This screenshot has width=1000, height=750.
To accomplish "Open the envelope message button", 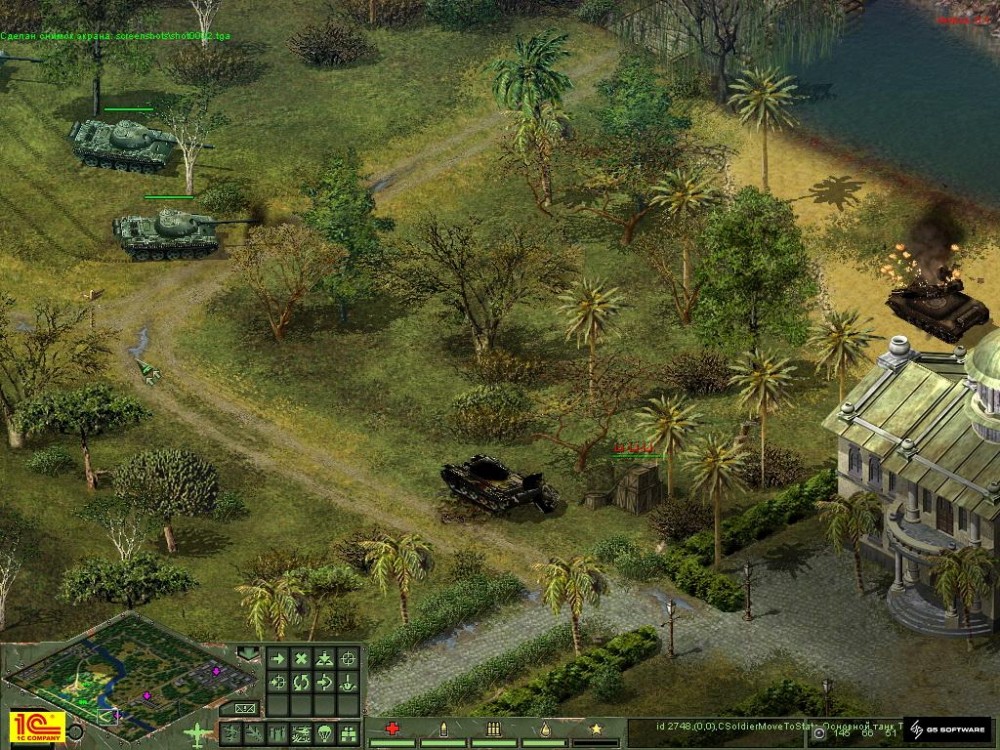I will click(x=245, y=708).
